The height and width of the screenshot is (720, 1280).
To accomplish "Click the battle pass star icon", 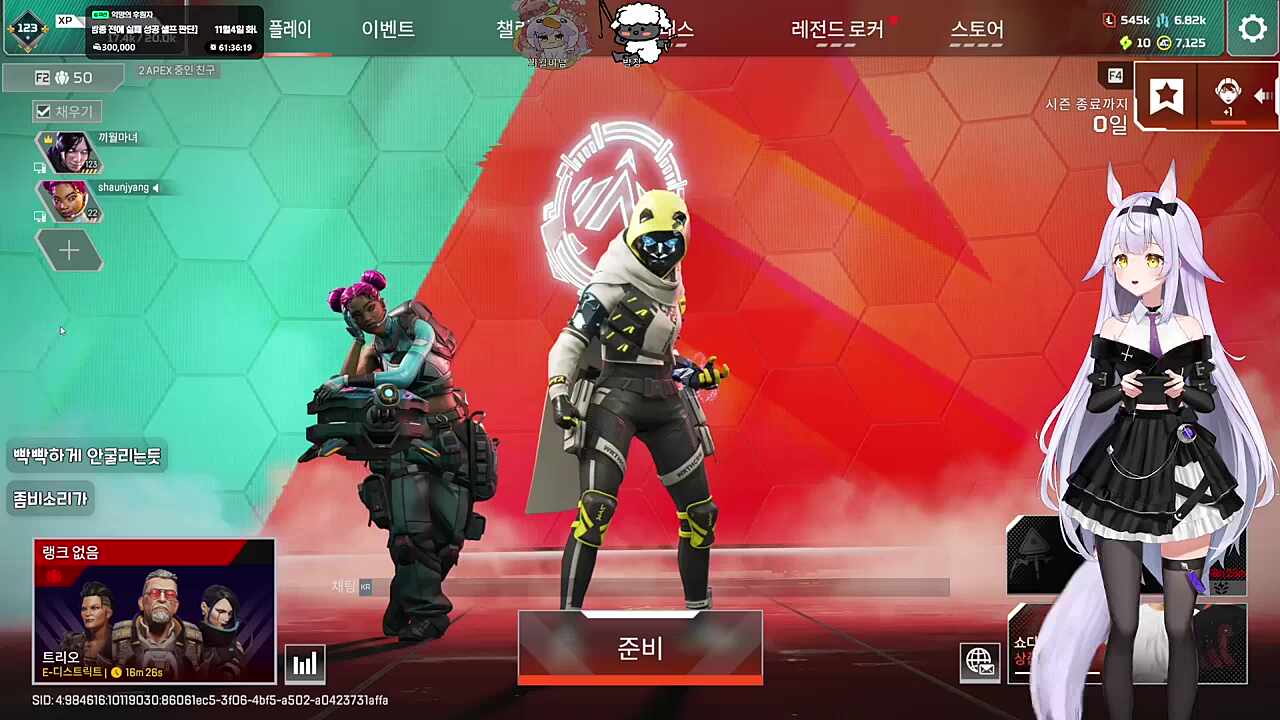I will (1167, 95).
